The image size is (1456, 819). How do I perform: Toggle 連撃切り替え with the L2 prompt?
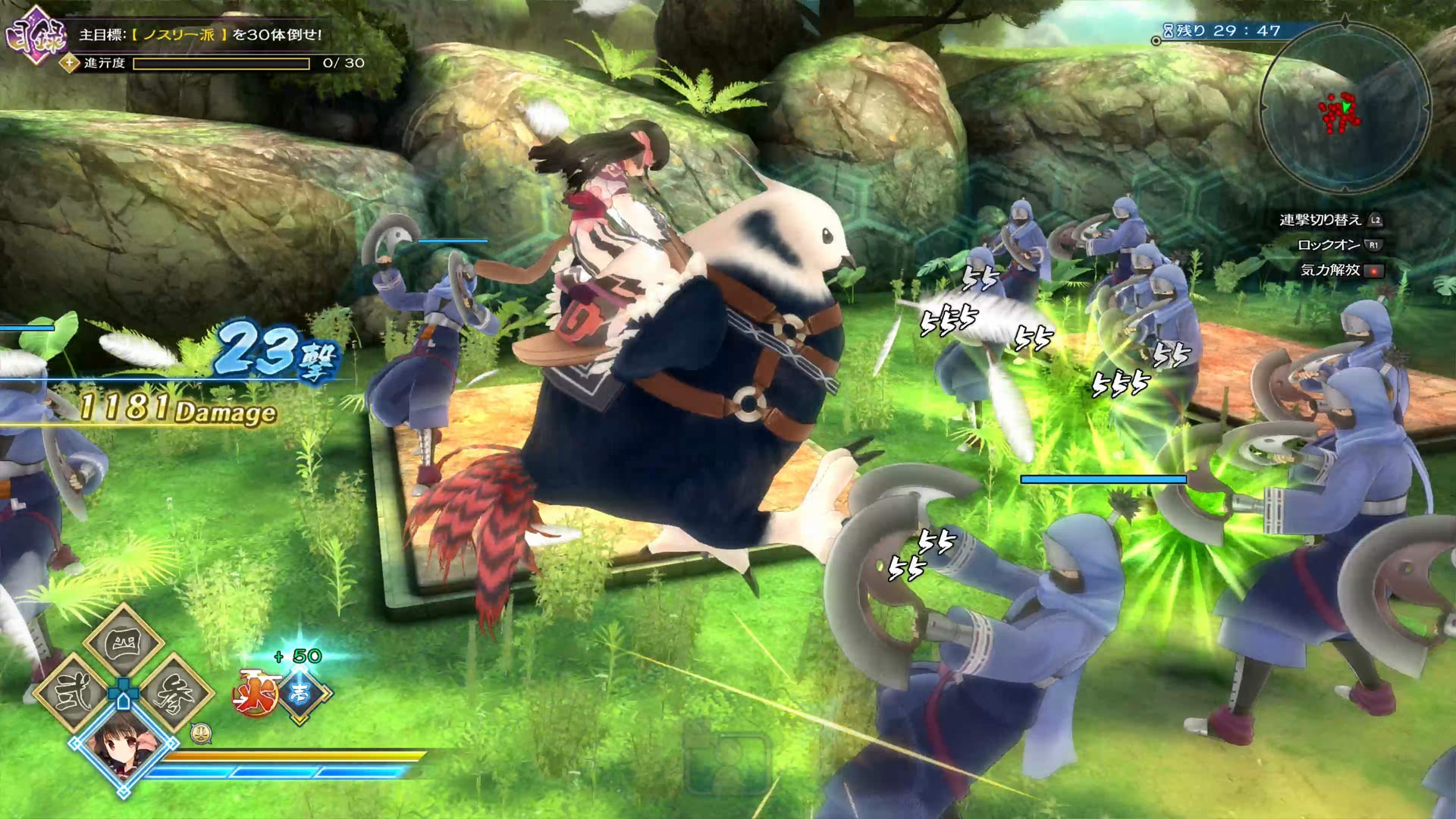point(1375,221)
